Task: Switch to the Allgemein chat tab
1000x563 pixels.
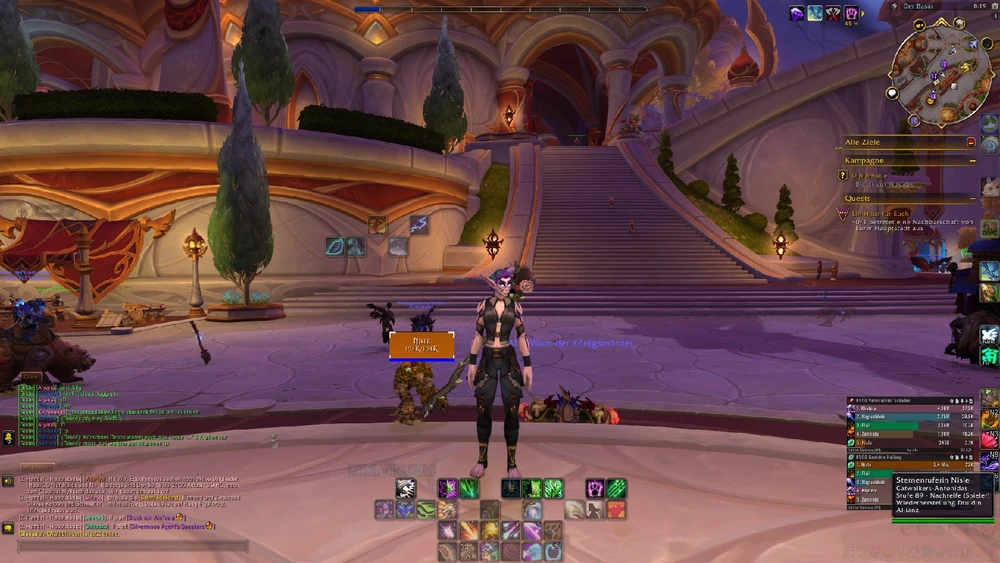Action: [x=38, y=467]
